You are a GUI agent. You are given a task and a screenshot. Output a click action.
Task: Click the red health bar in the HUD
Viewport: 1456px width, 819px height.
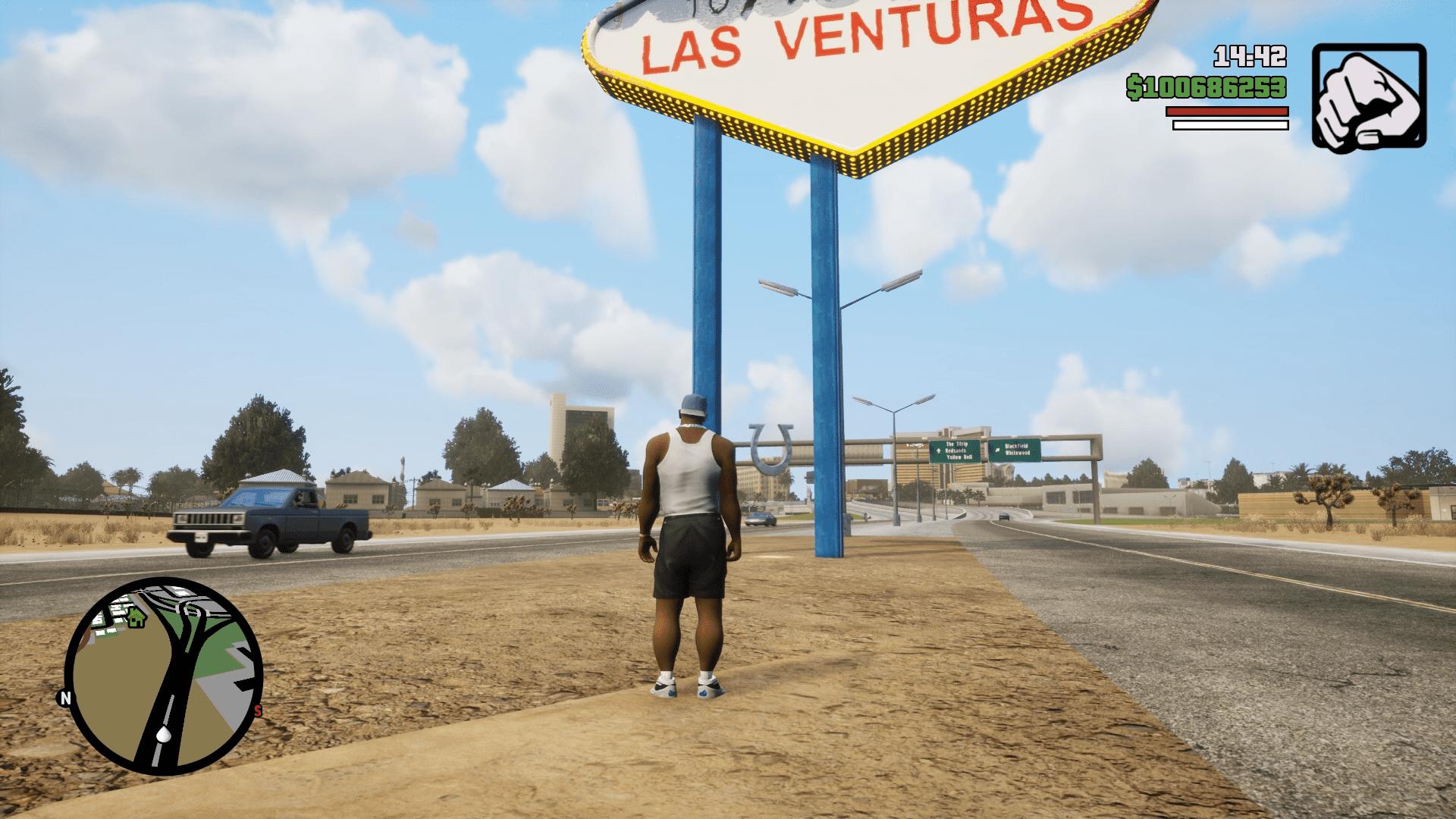pos(1227,110)
